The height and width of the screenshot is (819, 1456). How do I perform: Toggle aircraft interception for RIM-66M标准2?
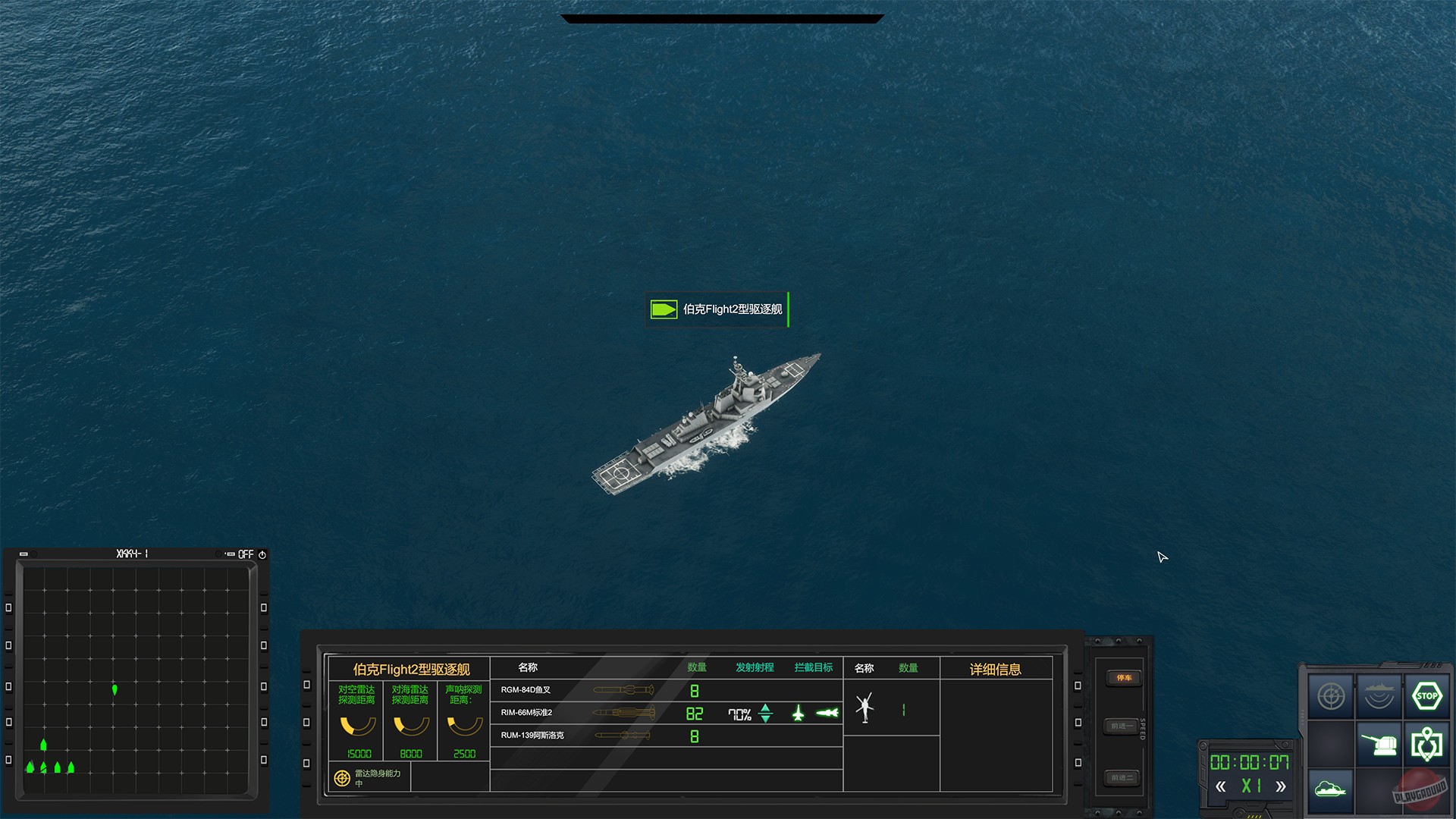[799, 712]
